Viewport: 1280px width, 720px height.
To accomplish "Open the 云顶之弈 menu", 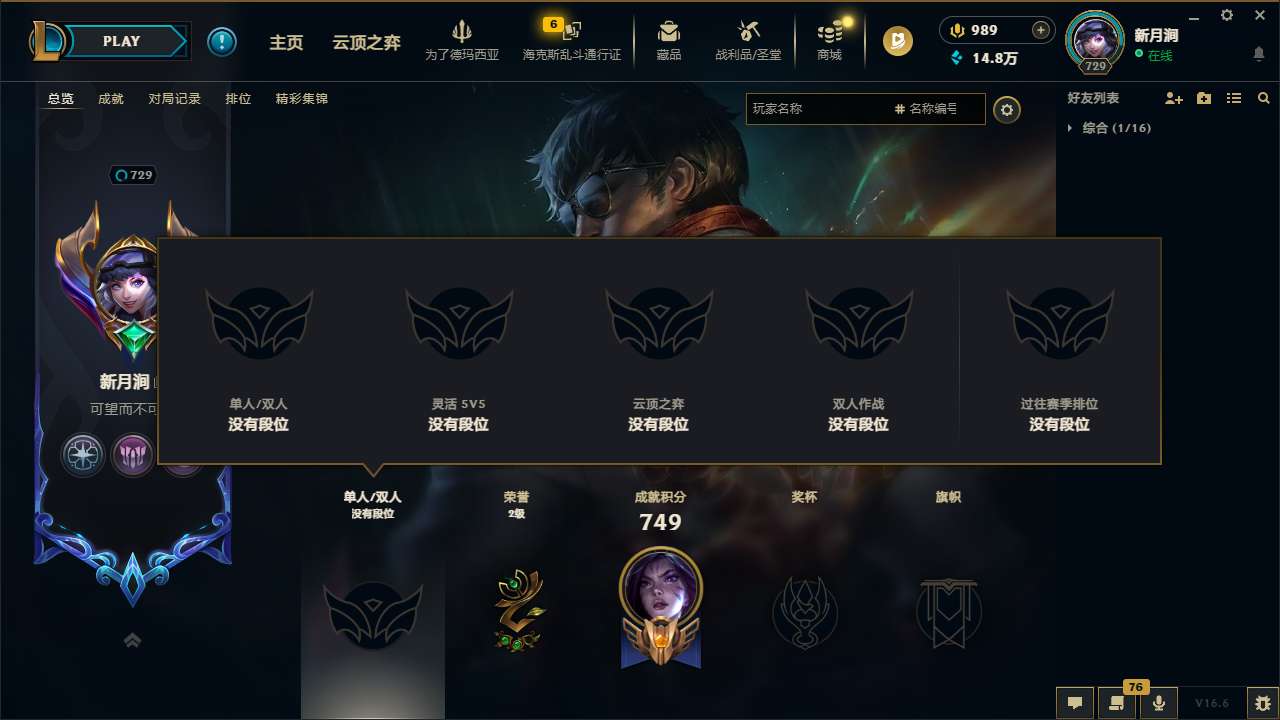I will [x=367, y=42].
